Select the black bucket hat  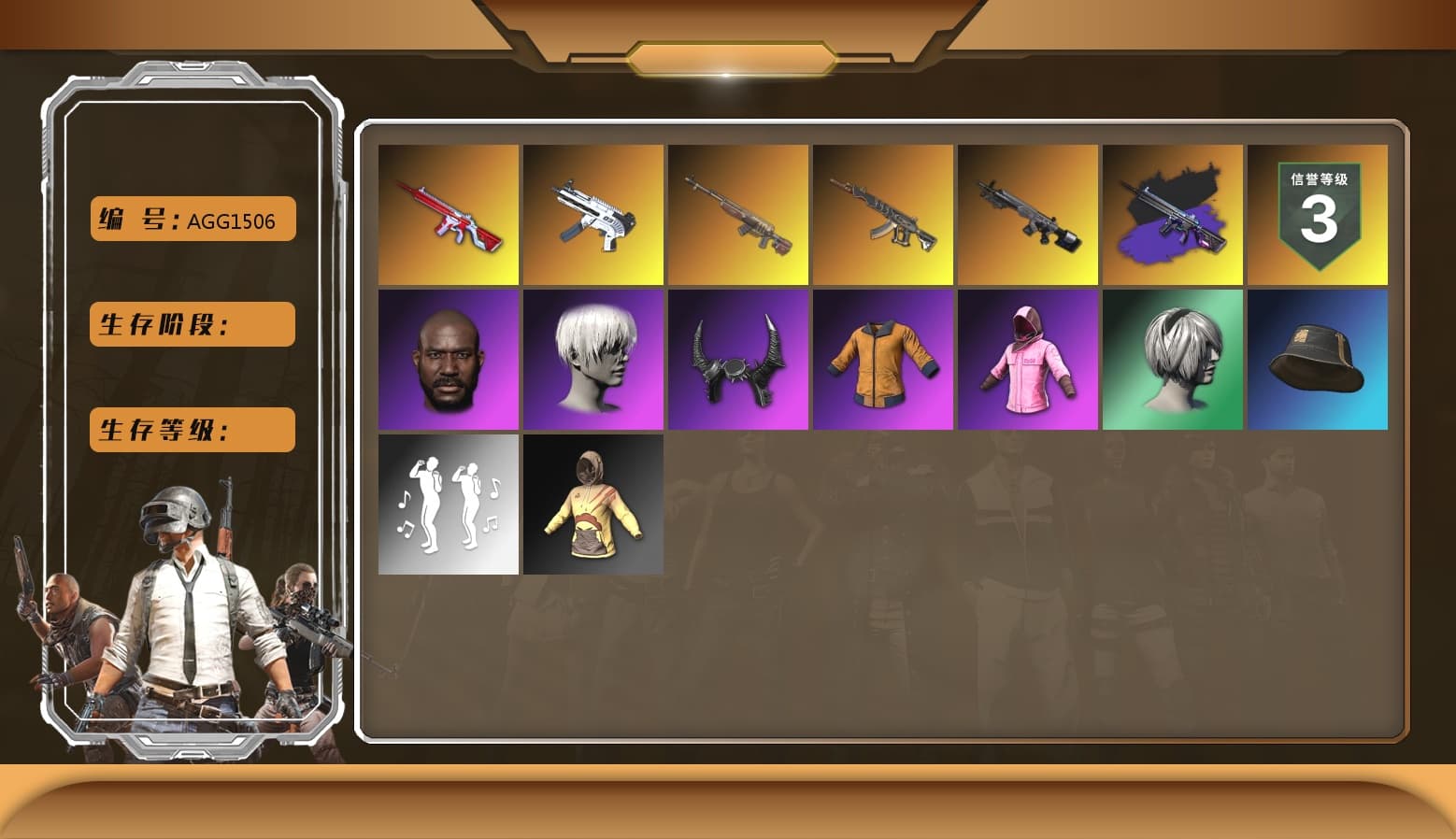(x=1318, y=359)
